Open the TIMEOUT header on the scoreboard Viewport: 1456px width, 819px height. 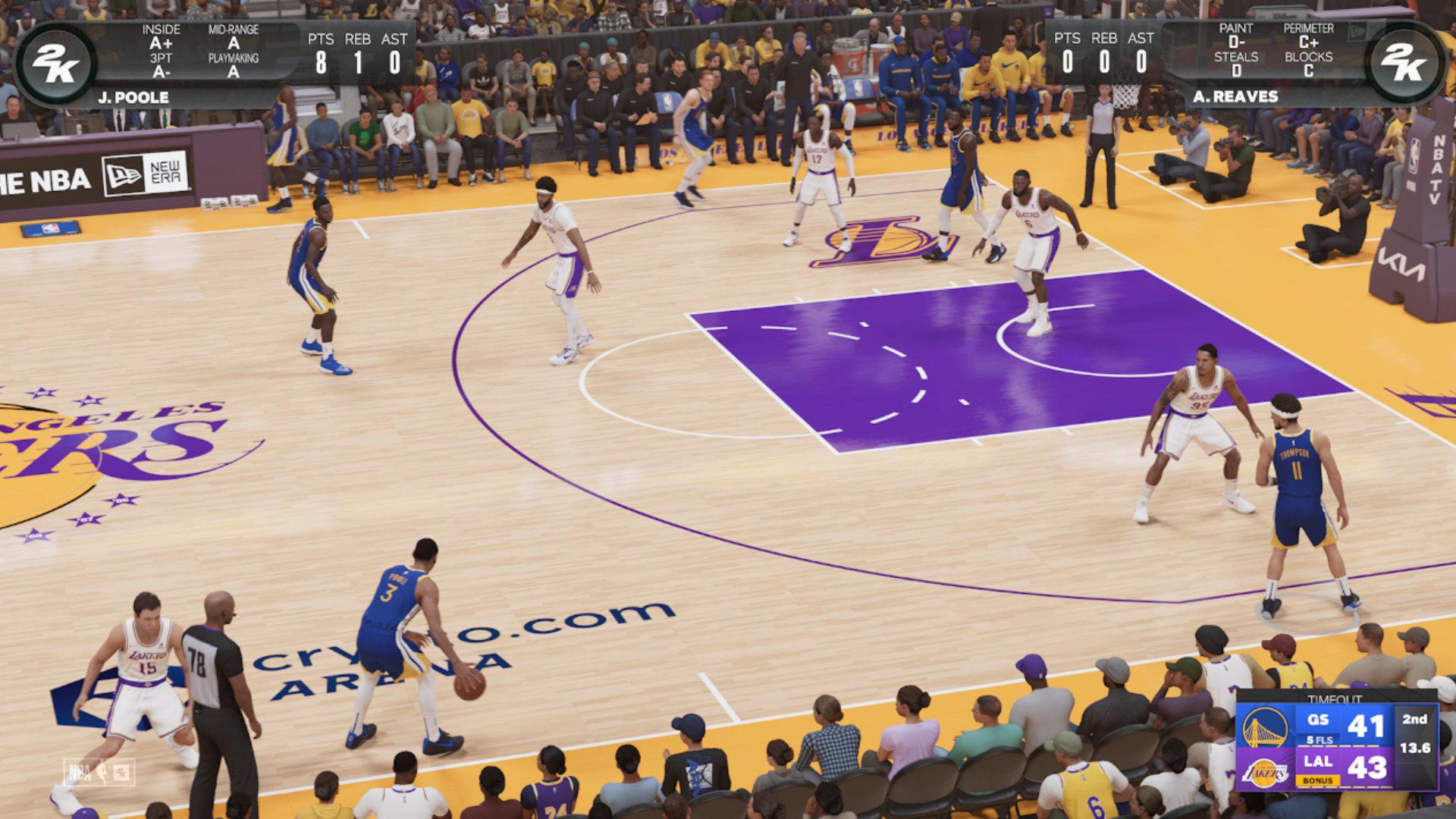click(1335, 697)
